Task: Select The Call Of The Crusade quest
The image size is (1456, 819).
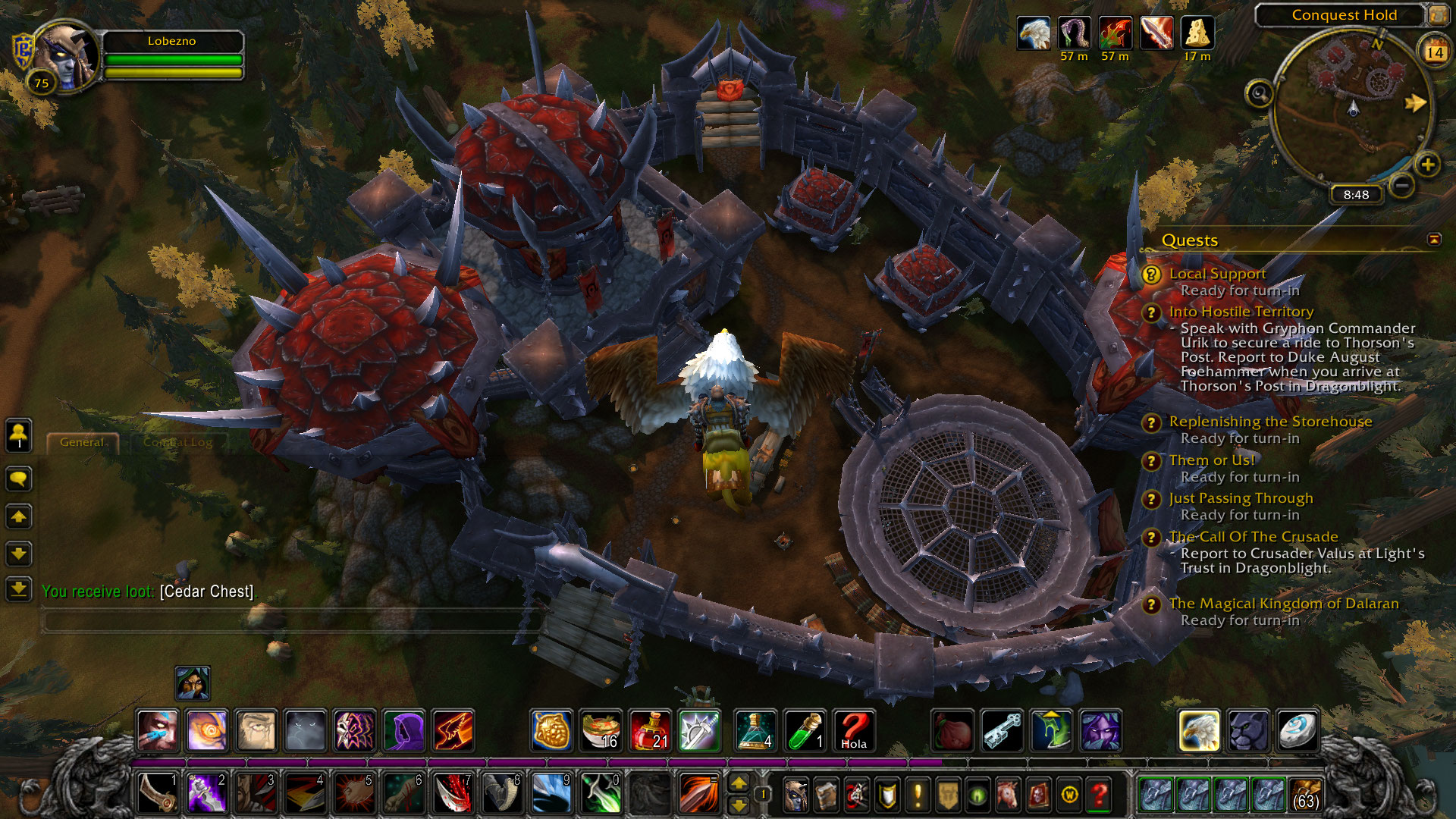Action: (x=1253, y=537)
